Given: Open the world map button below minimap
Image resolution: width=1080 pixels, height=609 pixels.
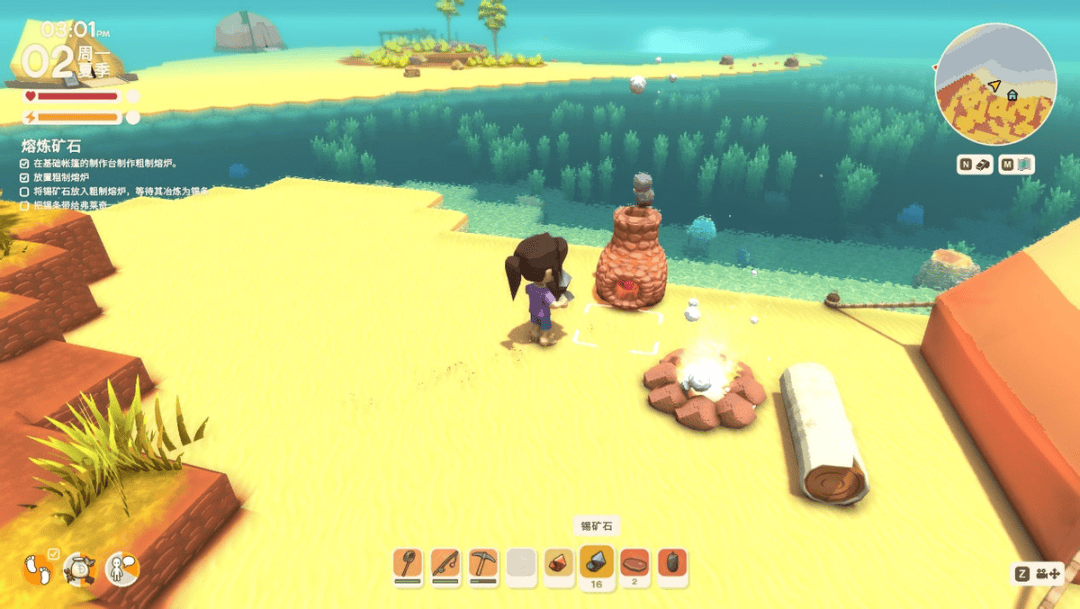Looking at the screenshot, I should coord(1016,165).
